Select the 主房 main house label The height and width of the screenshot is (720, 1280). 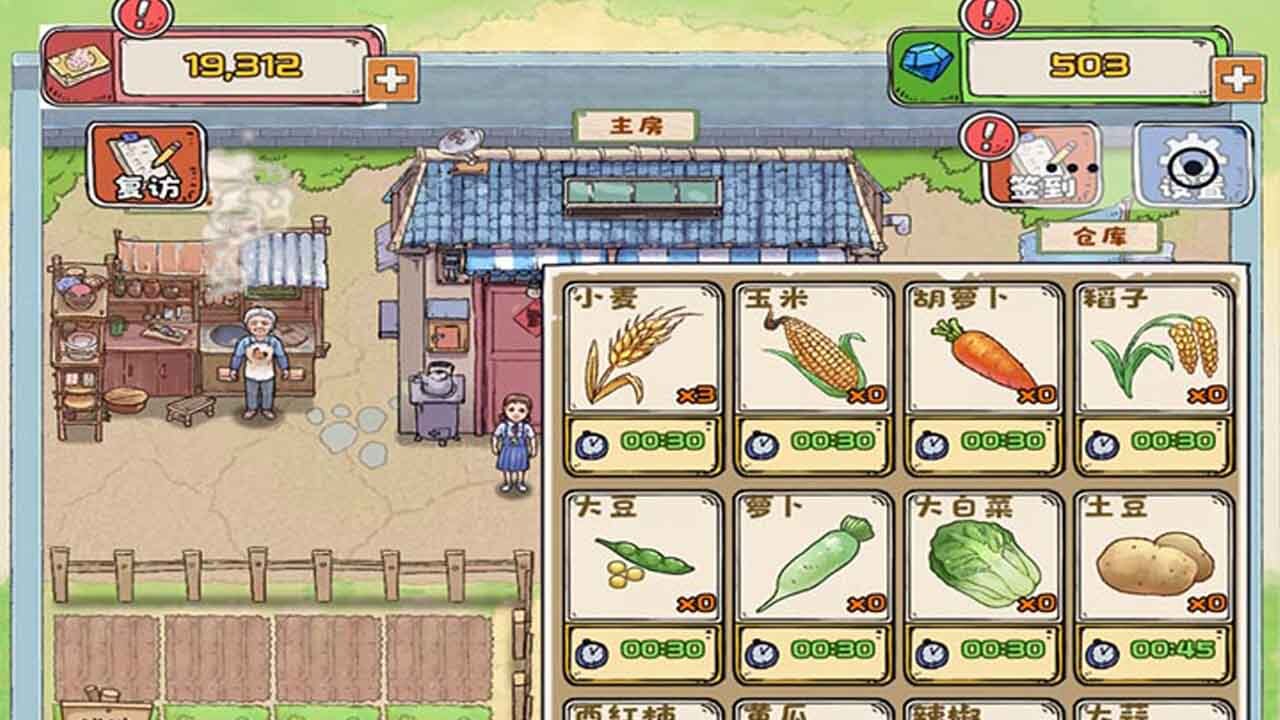click(x=636, y=126)
